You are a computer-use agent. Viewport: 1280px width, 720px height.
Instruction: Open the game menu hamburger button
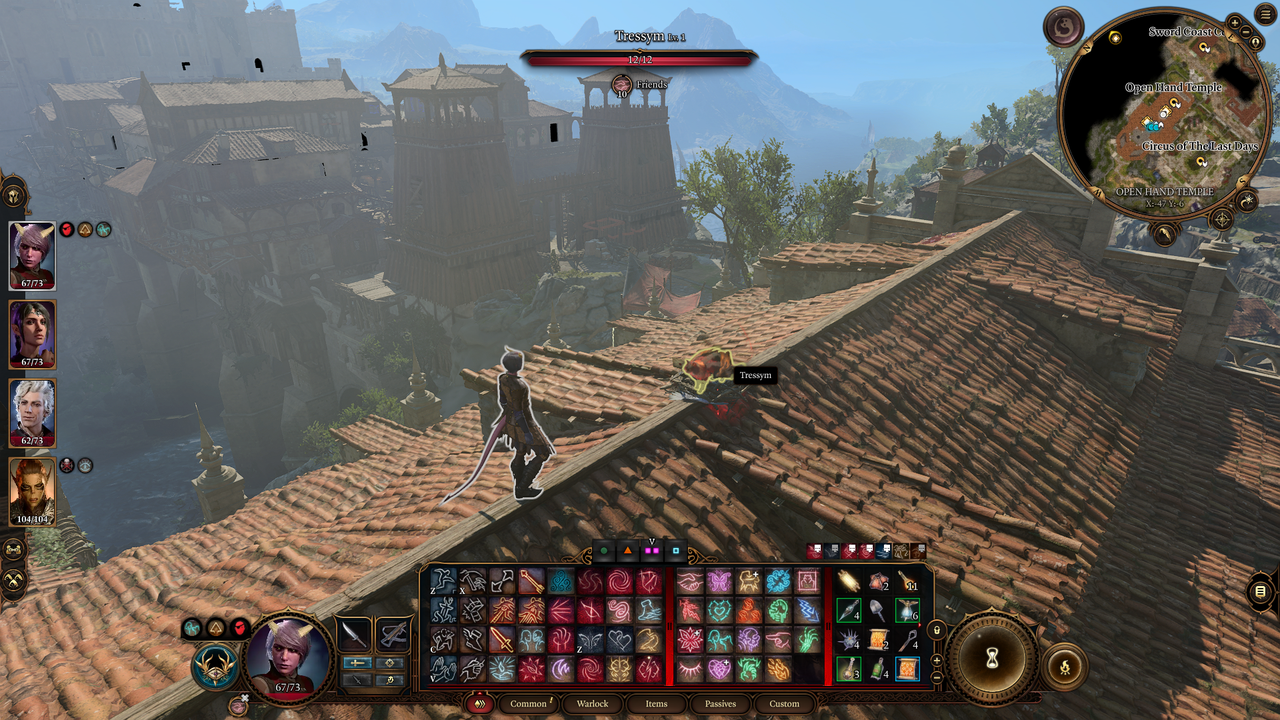[1265, 14]
